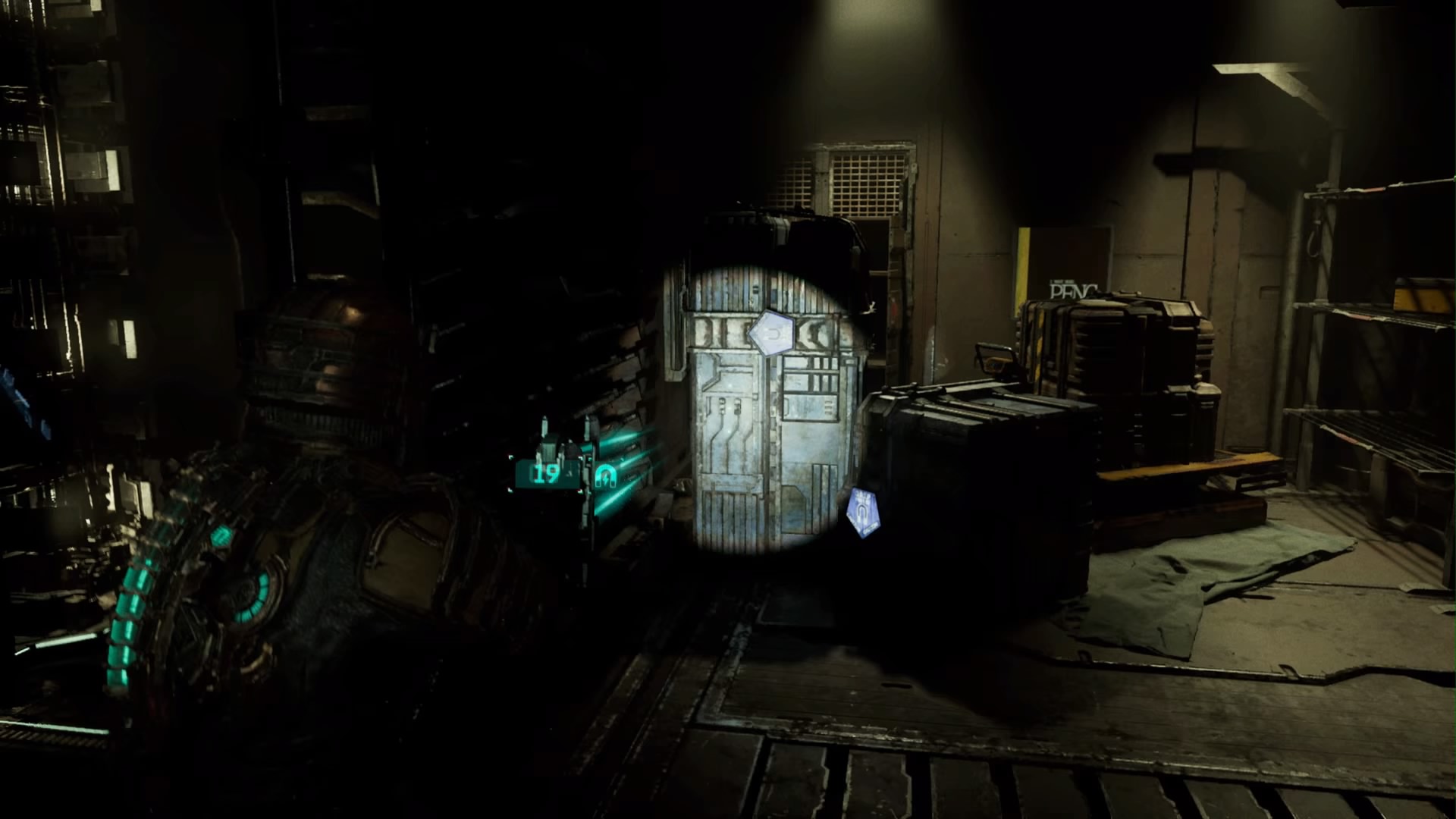Select the kinesis magnet icon
This screenshot has width=1456, height=819.
tap(606, 475)
